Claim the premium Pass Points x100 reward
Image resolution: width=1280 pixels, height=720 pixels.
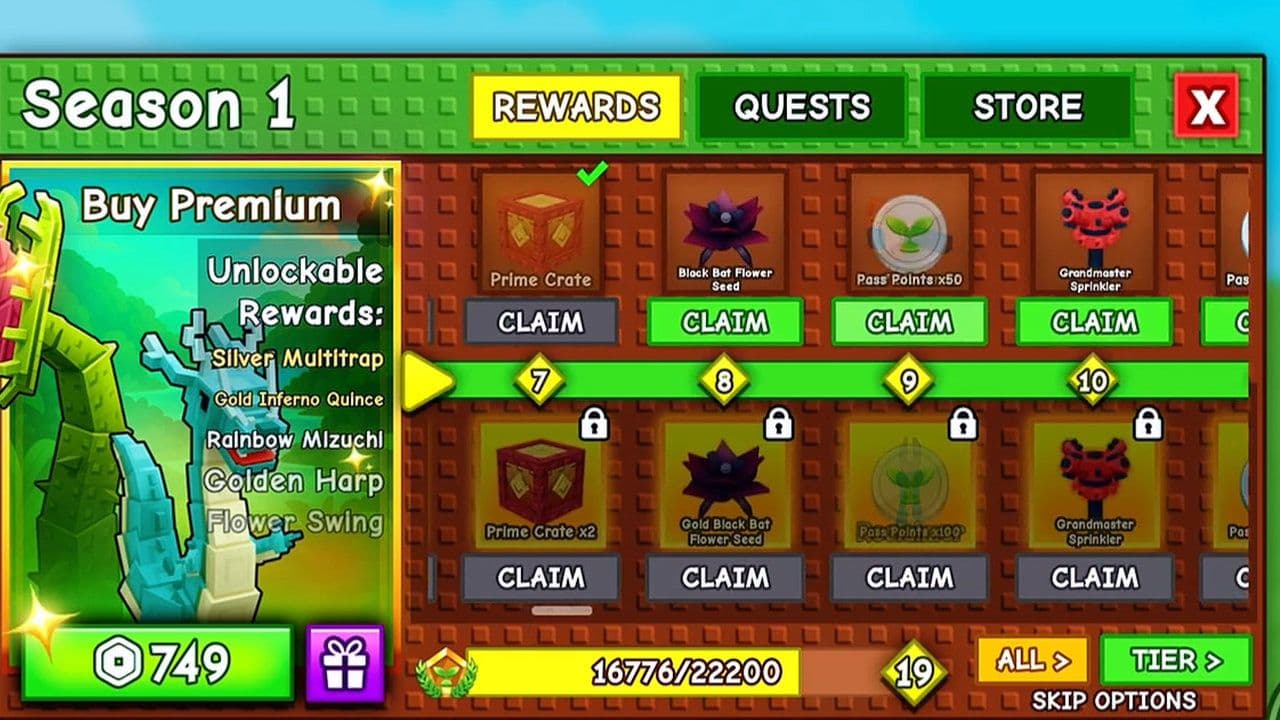909,578
